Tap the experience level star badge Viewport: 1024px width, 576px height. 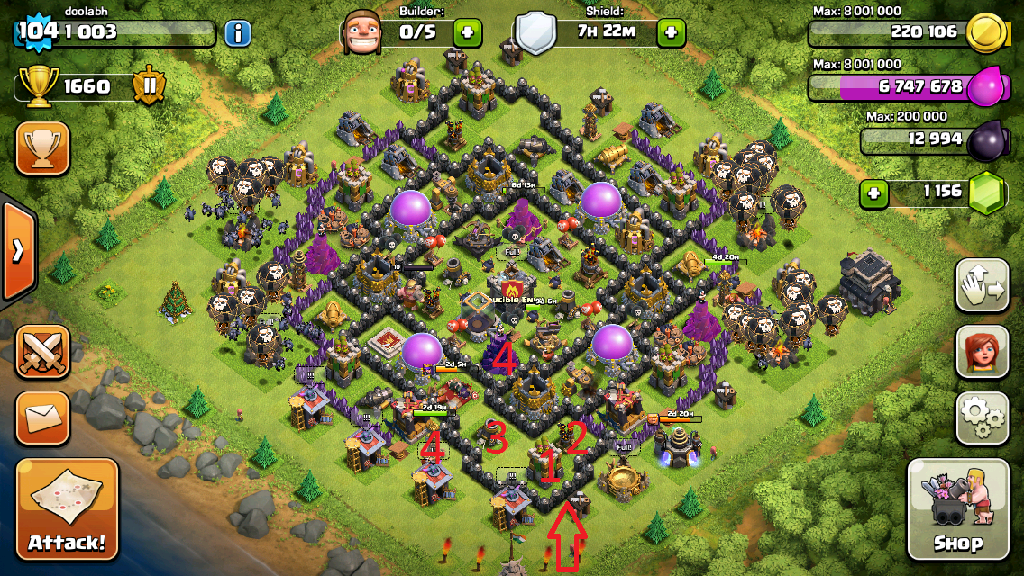[37, 31]
